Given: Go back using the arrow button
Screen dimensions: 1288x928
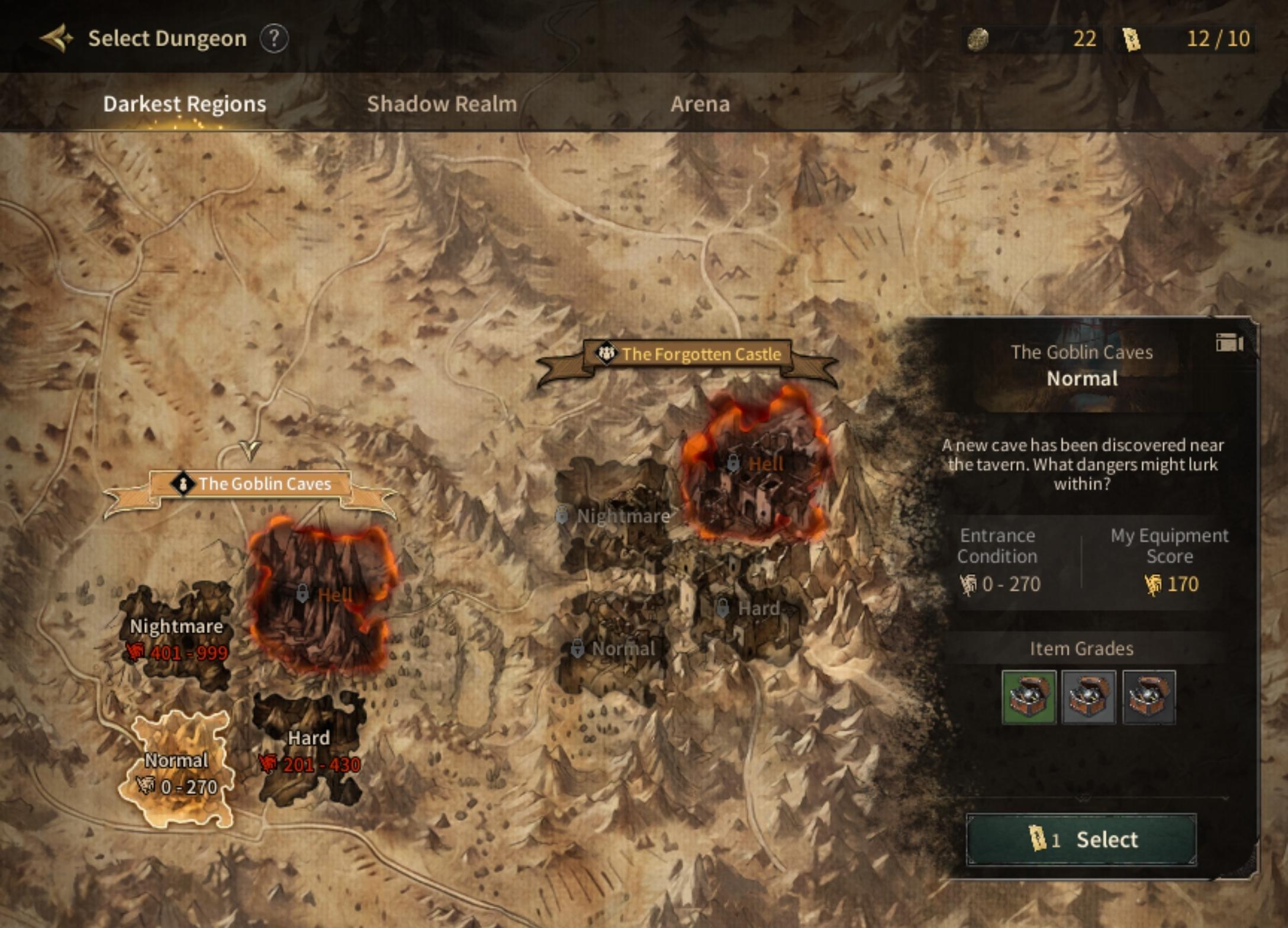Looking at the screenshot, I should [x=57, y=38].
